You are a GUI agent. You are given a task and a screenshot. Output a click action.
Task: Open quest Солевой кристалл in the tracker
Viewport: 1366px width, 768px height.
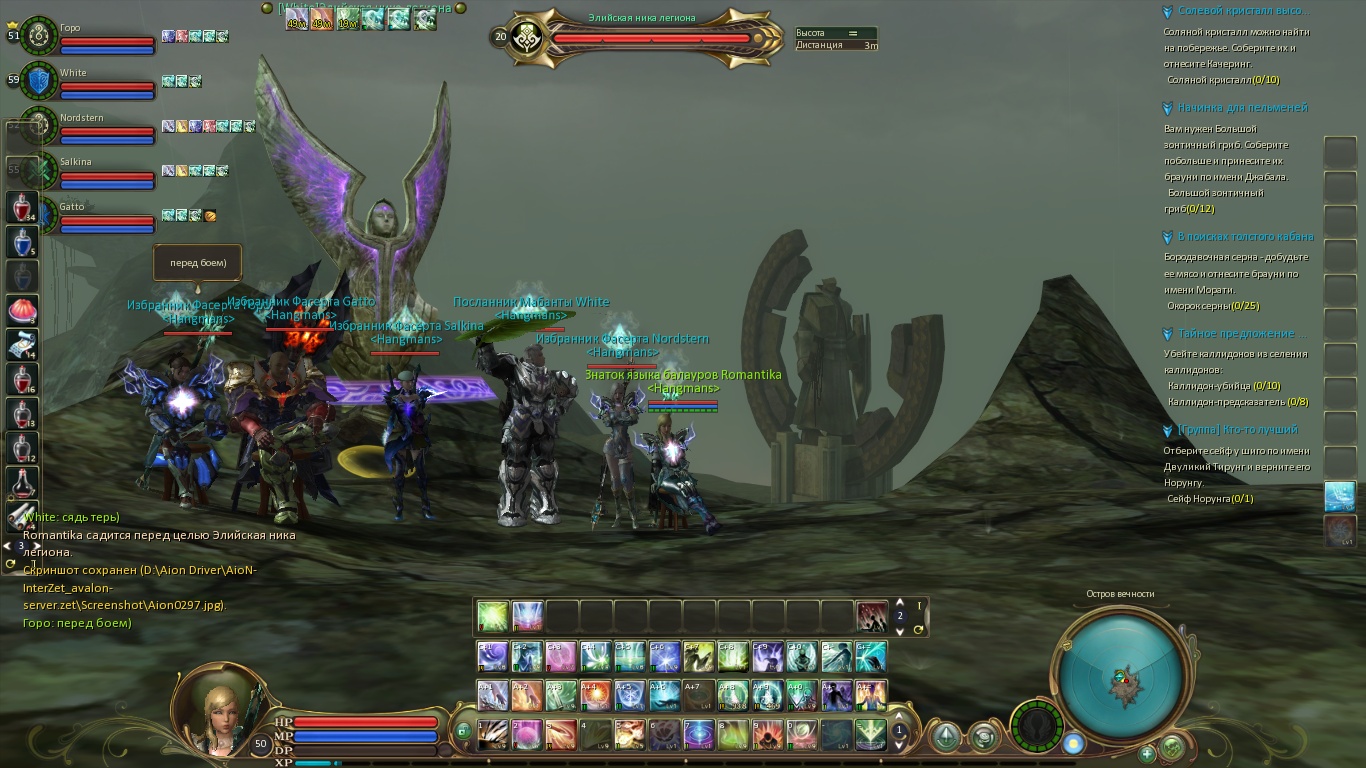1242,11
